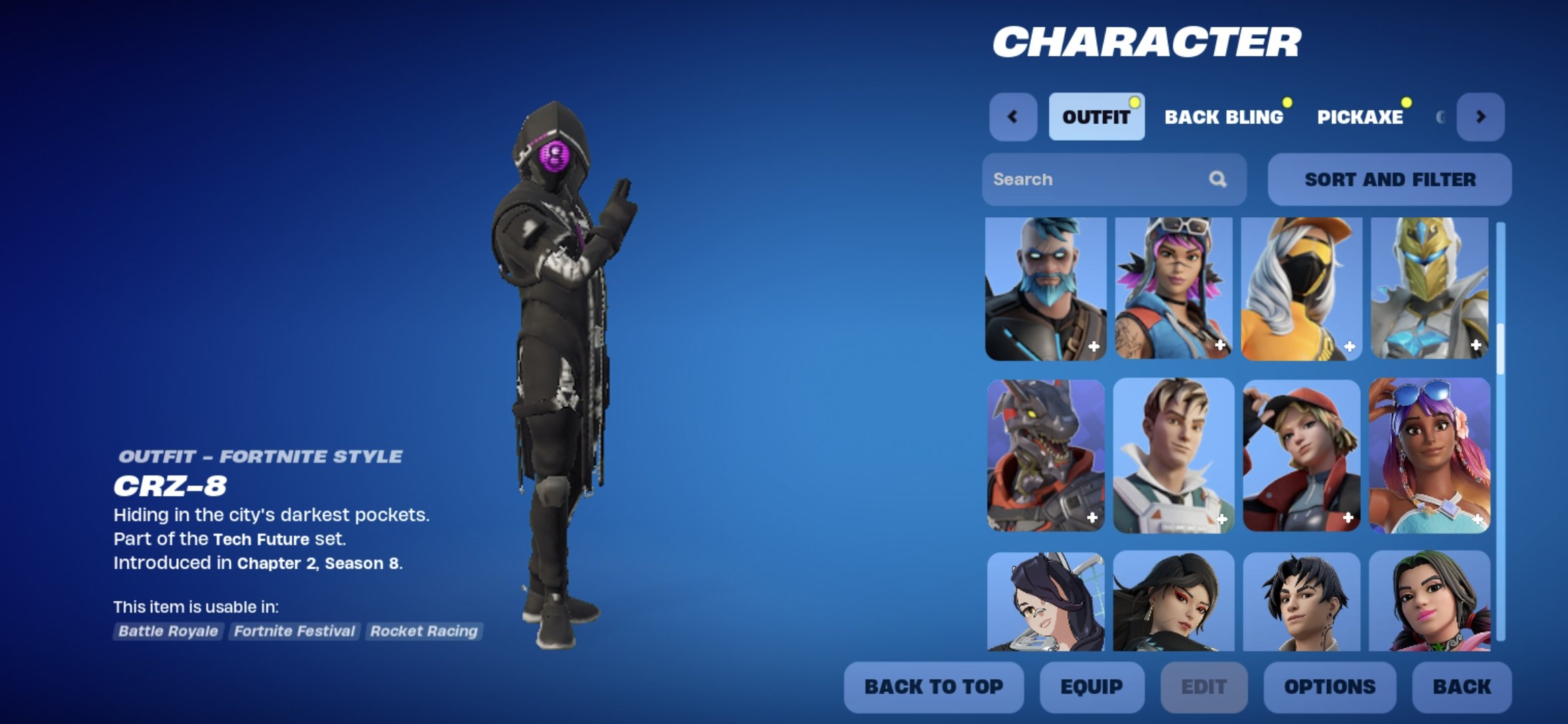This screenshot has height=724, width=1568.
Task: Select the OUTFIT tab
Action: point(1096,115)
